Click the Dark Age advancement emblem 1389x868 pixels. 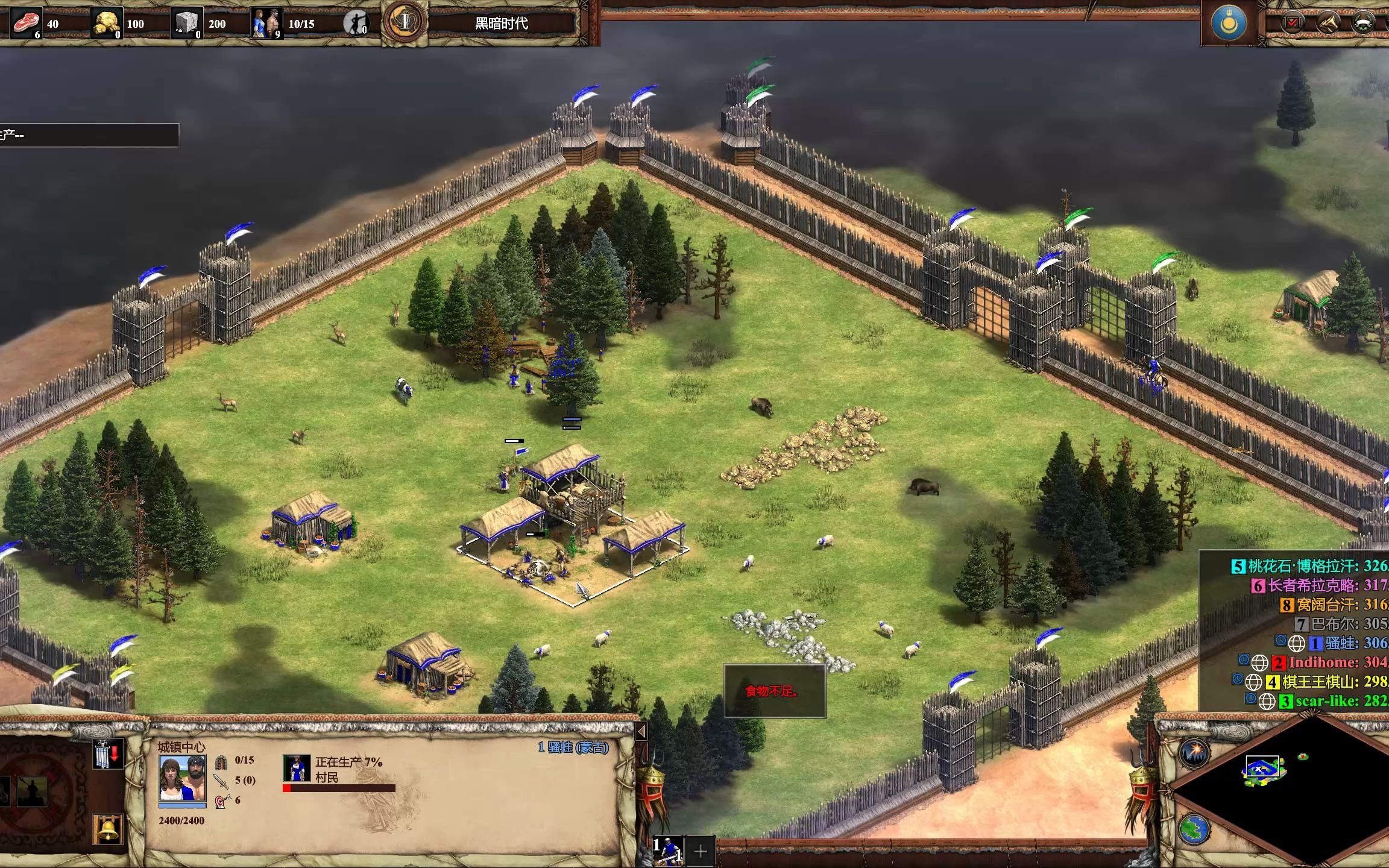pos(405,22)
